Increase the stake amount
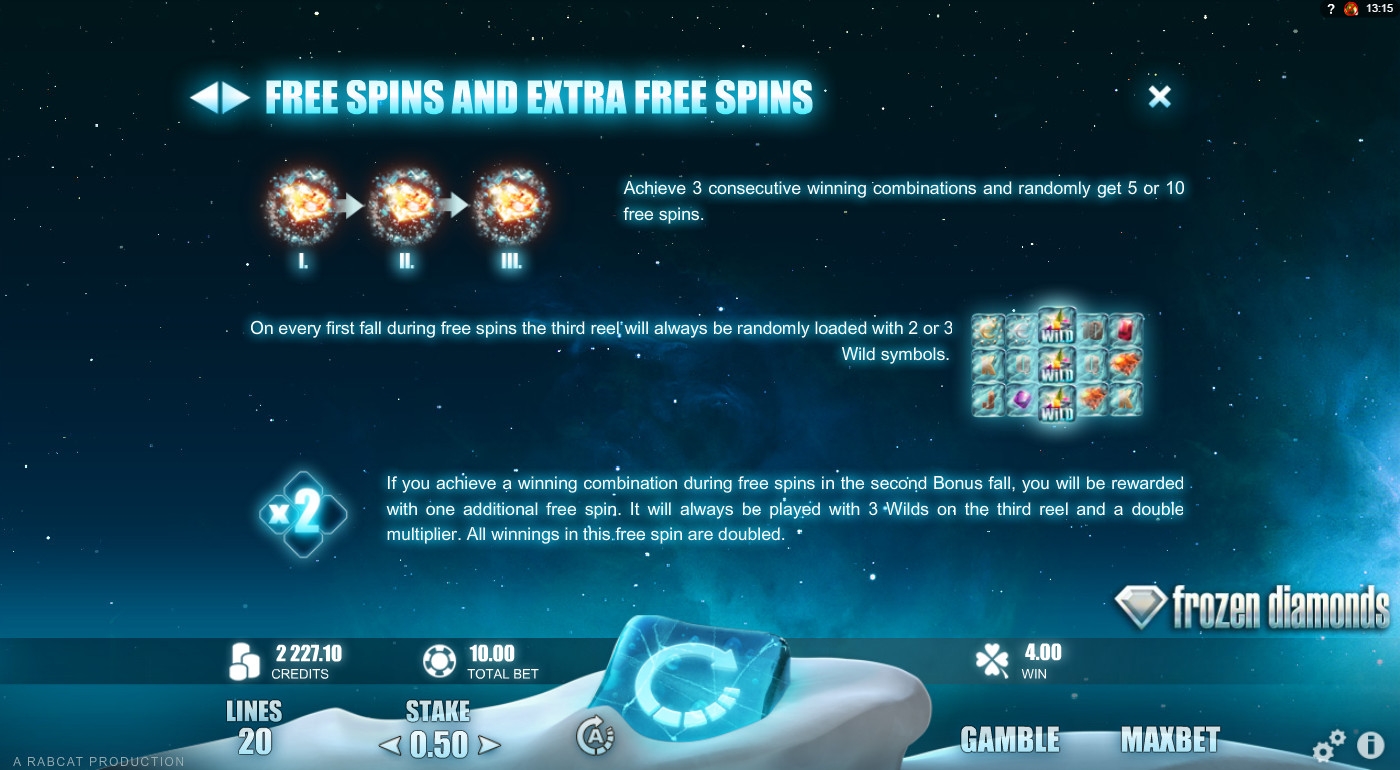1400x770 pixels. [488, 745]
